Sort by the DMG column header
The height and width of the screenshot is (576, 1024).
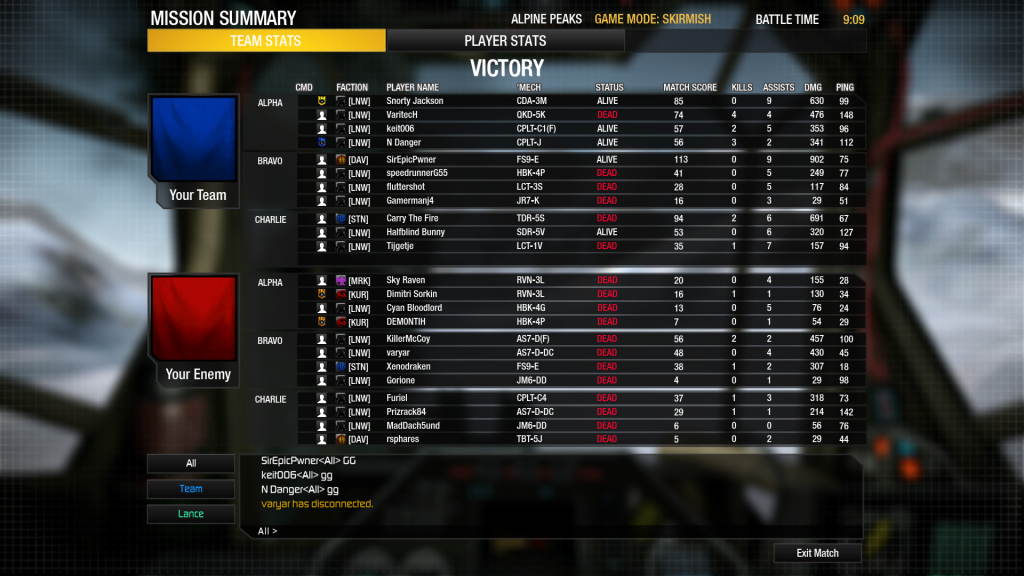[x=813, y=88]
